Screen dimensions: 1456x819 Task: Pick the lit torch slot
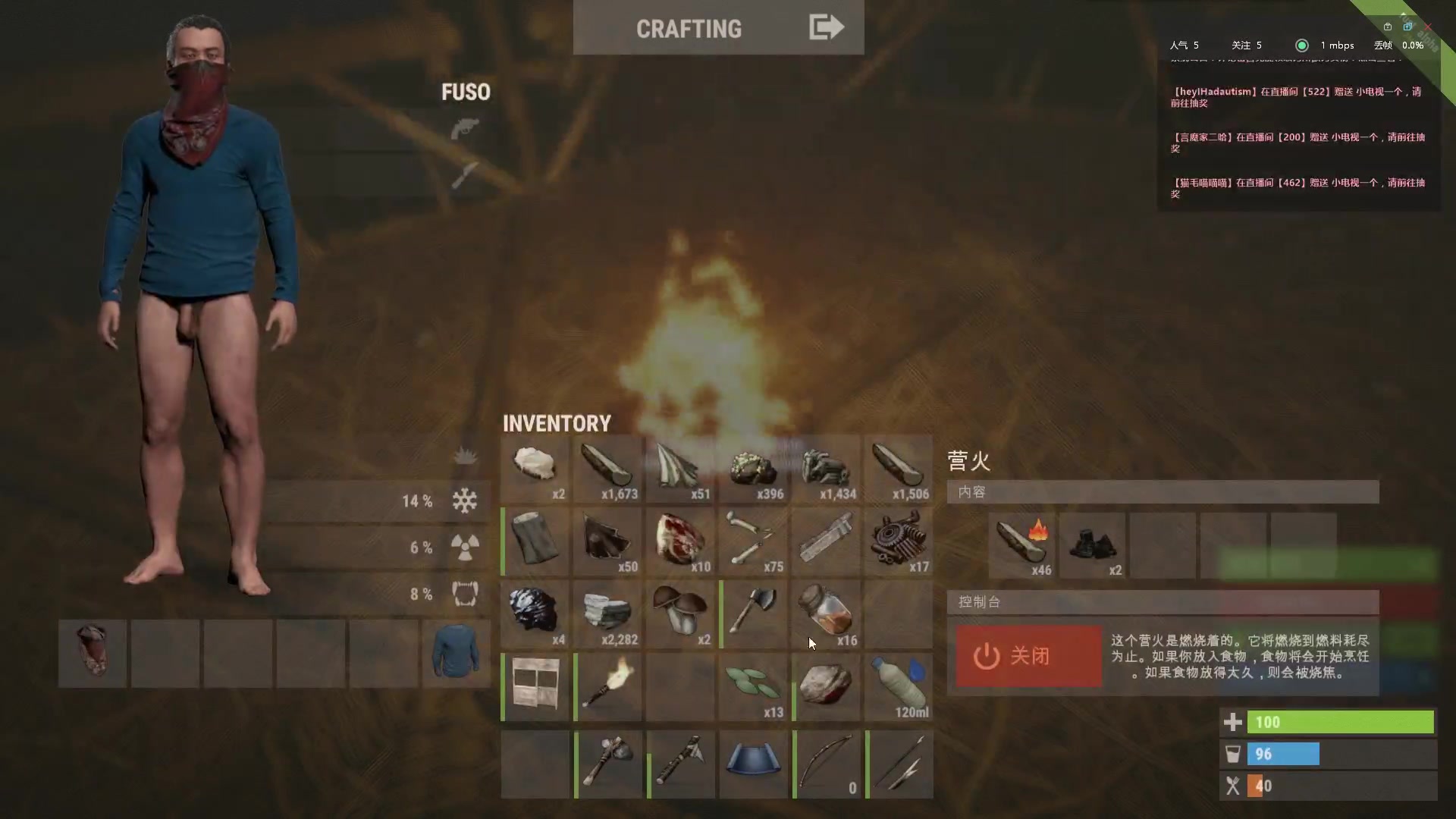tap(608, 686)
